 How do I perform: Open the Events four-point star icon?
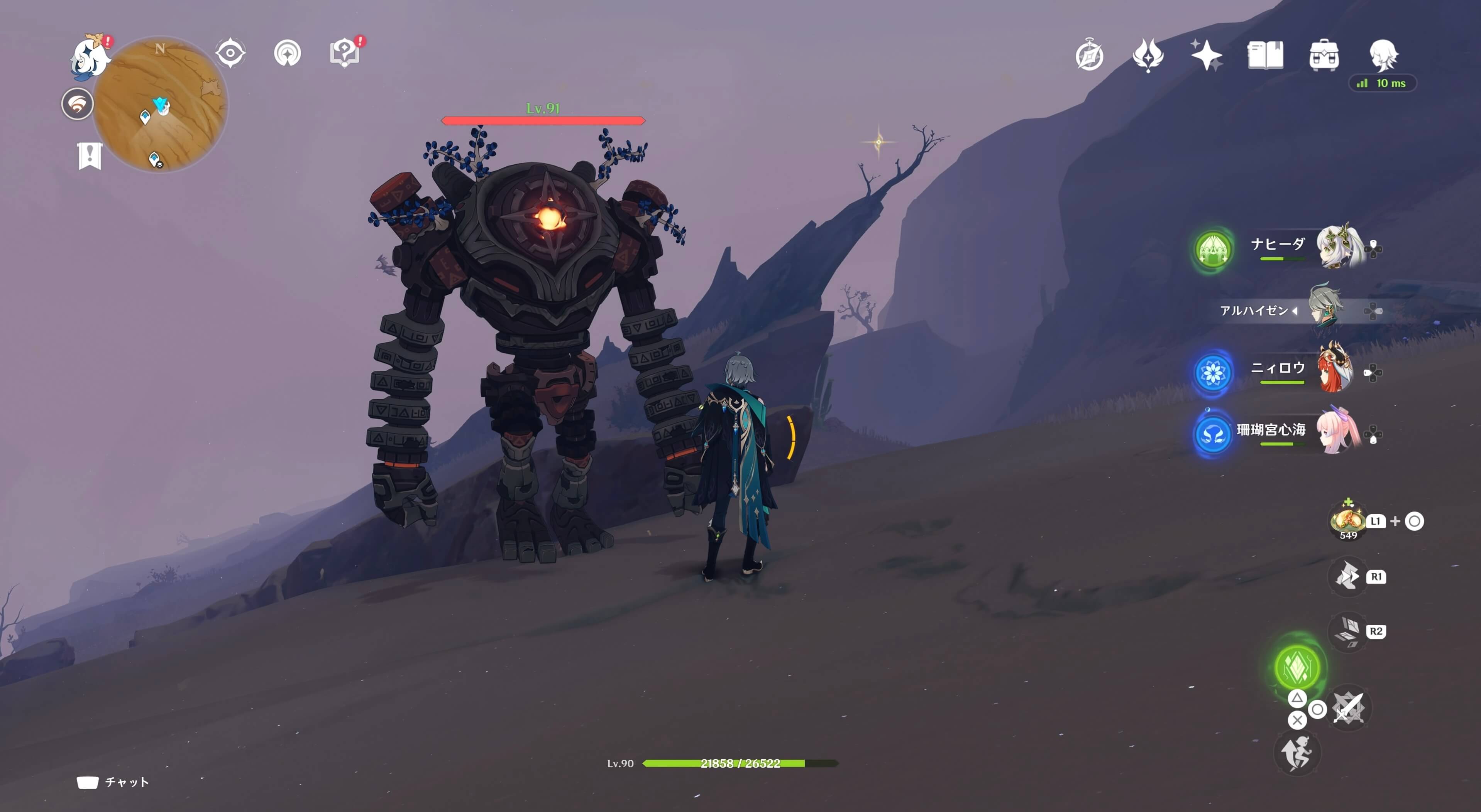point(1148,56)
